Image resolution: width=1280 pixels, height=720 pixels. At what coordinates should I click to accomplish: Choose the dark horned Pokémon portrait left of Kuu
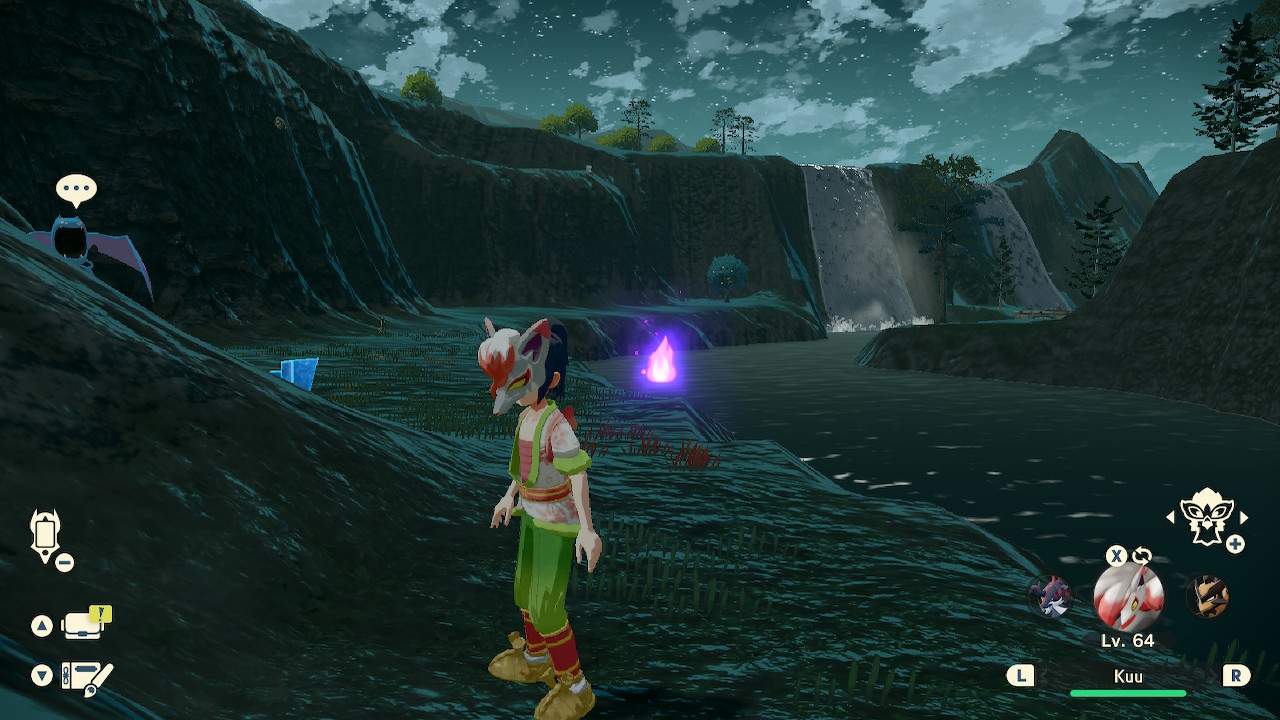(x=1050, y=597)
